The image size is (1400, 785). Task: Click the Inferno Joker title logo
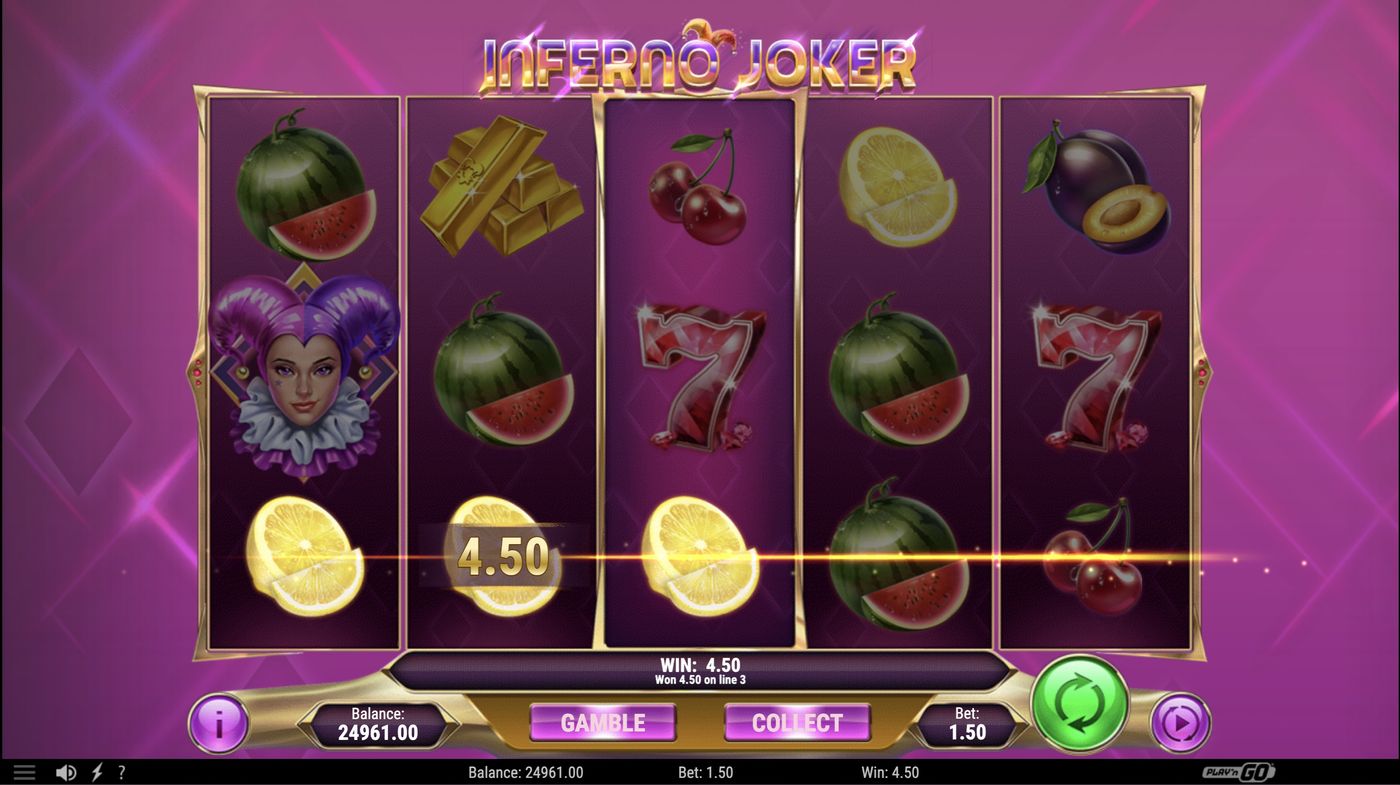click(700, 58)
